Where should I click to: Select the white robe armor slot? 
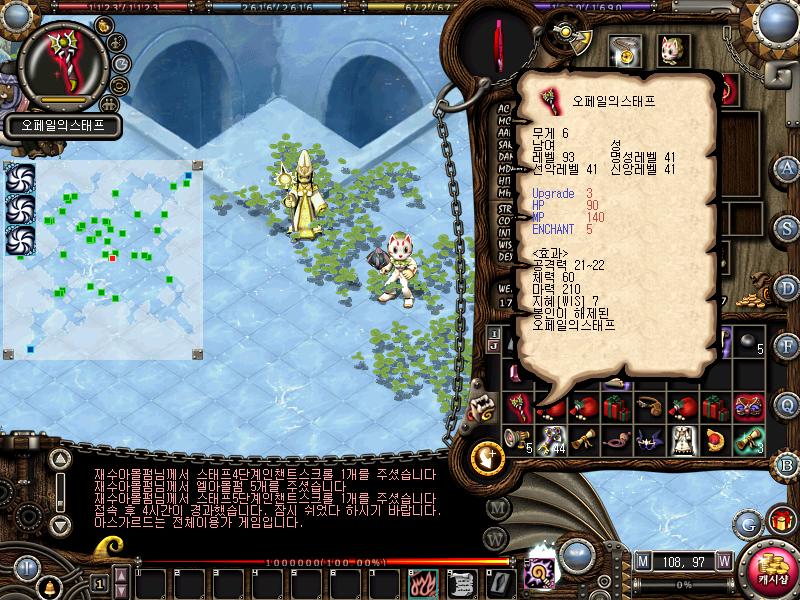[684, 438]
